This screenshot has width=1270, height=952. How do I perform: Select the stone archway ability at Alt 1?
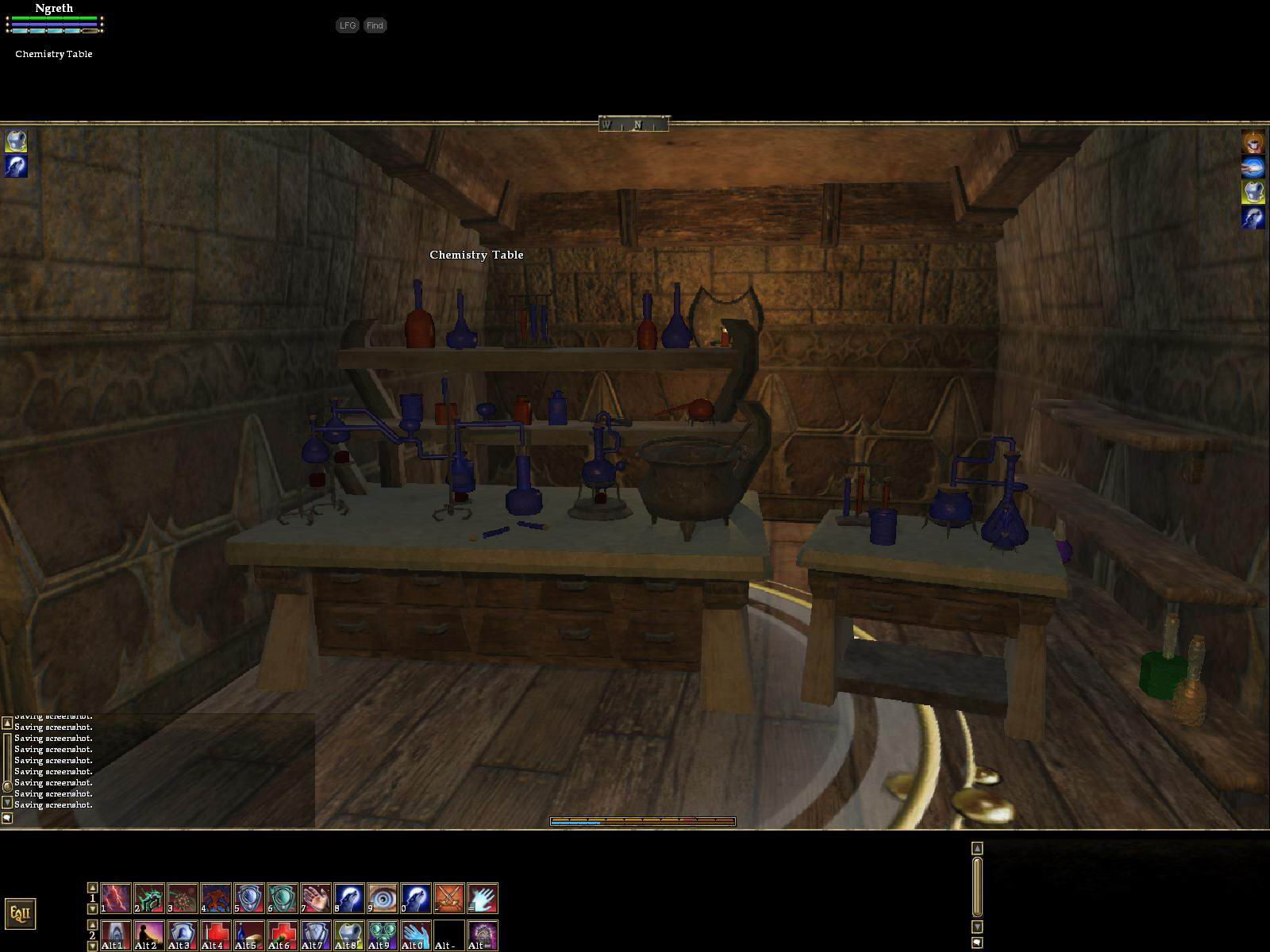click(x=116, y=935)
